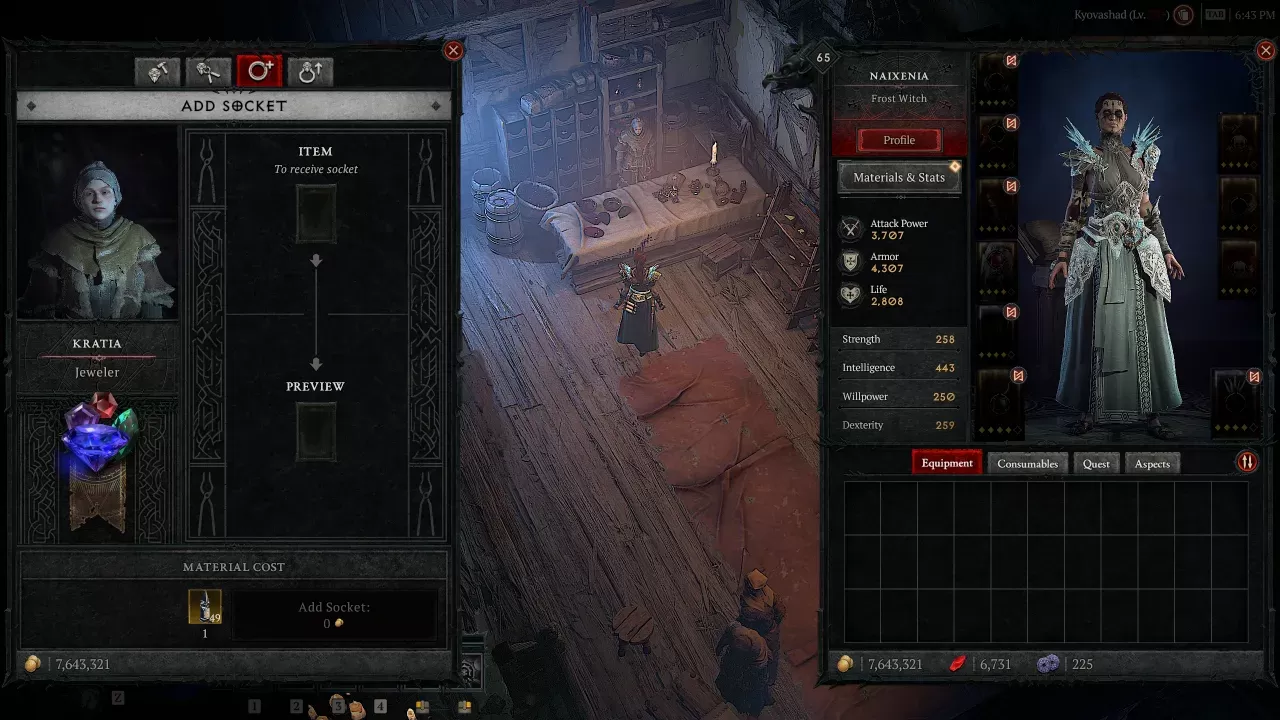This screenshot has height=720, width=1280.
Task: Open the Aspects tab
Action: click(1152, 463)
